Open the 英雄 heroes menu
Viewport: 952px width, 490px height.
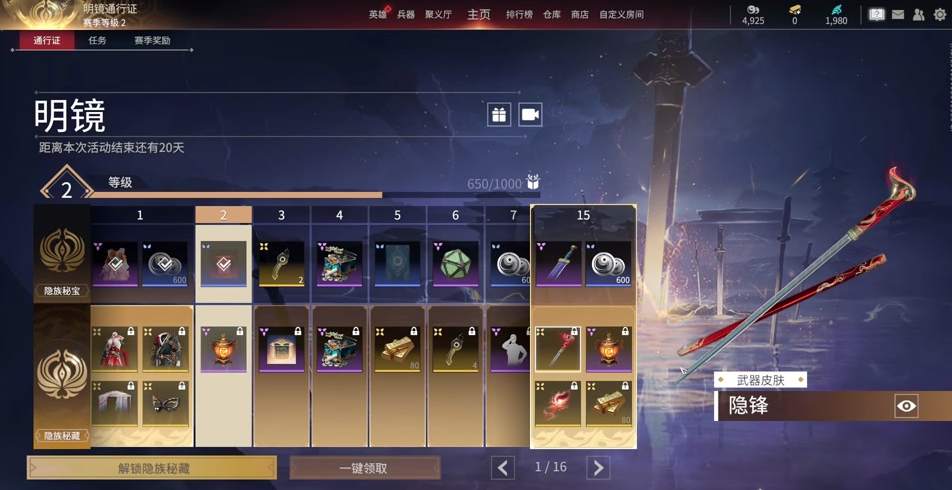click(x=377, y=14)
